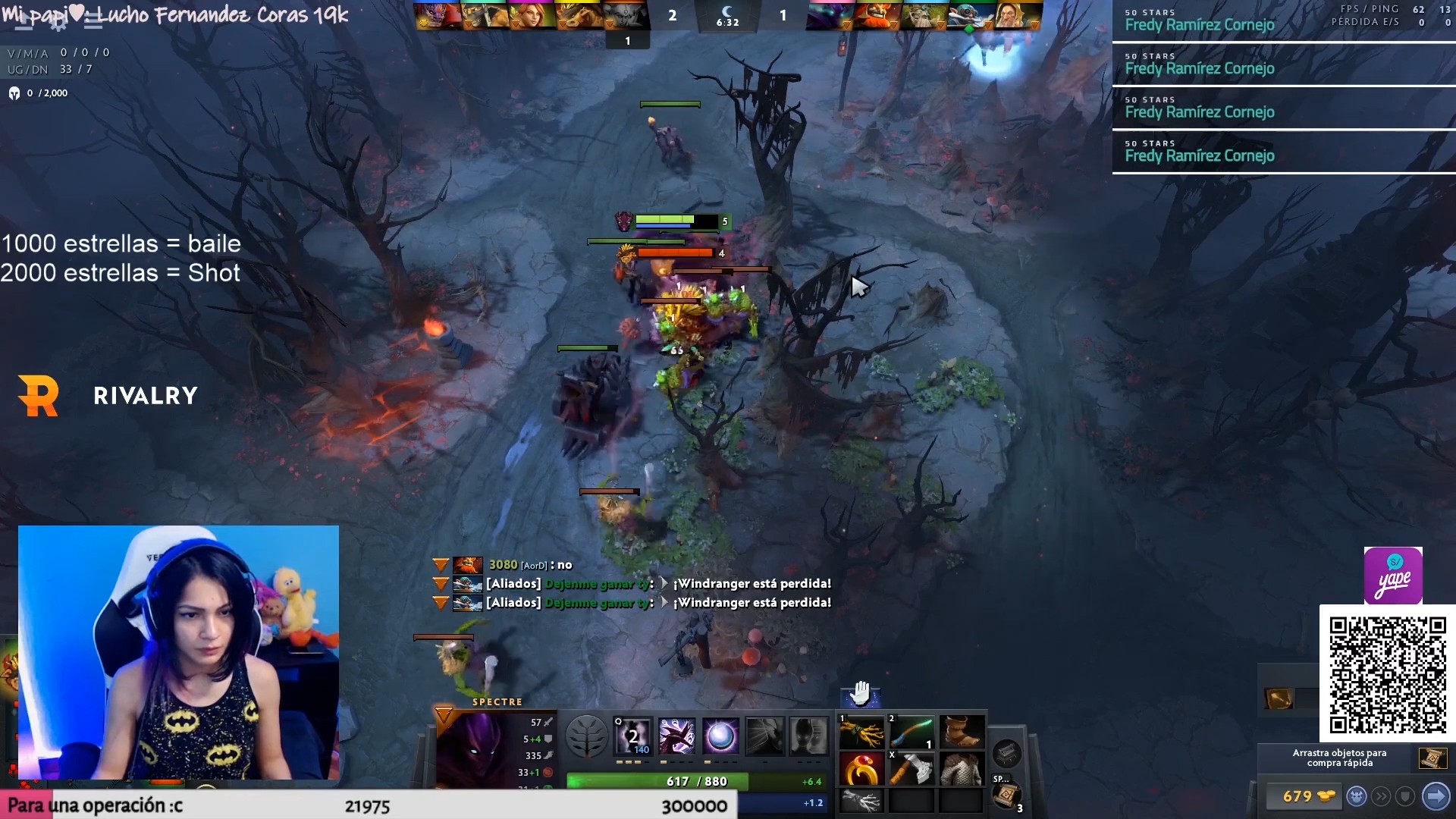Click the courier deliver arrow button

[1436, 796]
